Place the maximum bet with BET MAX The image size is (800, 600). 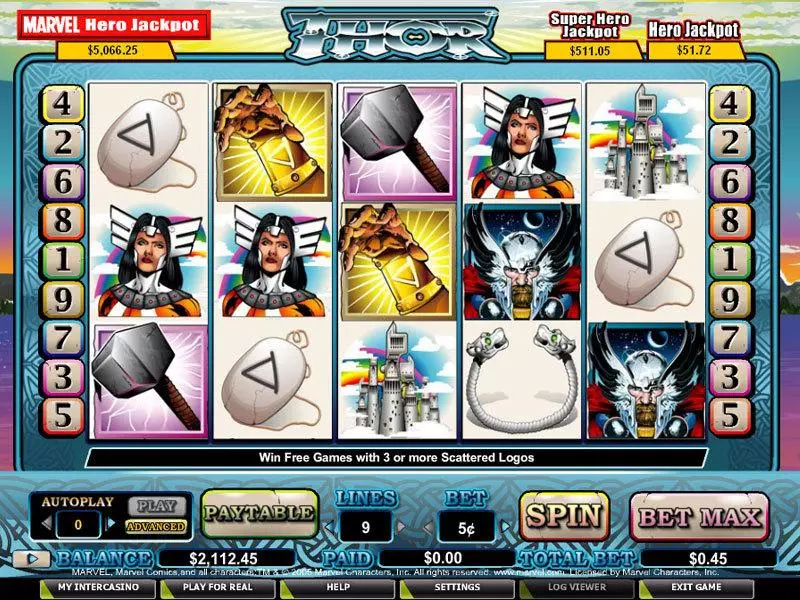(x=698, y=517)
